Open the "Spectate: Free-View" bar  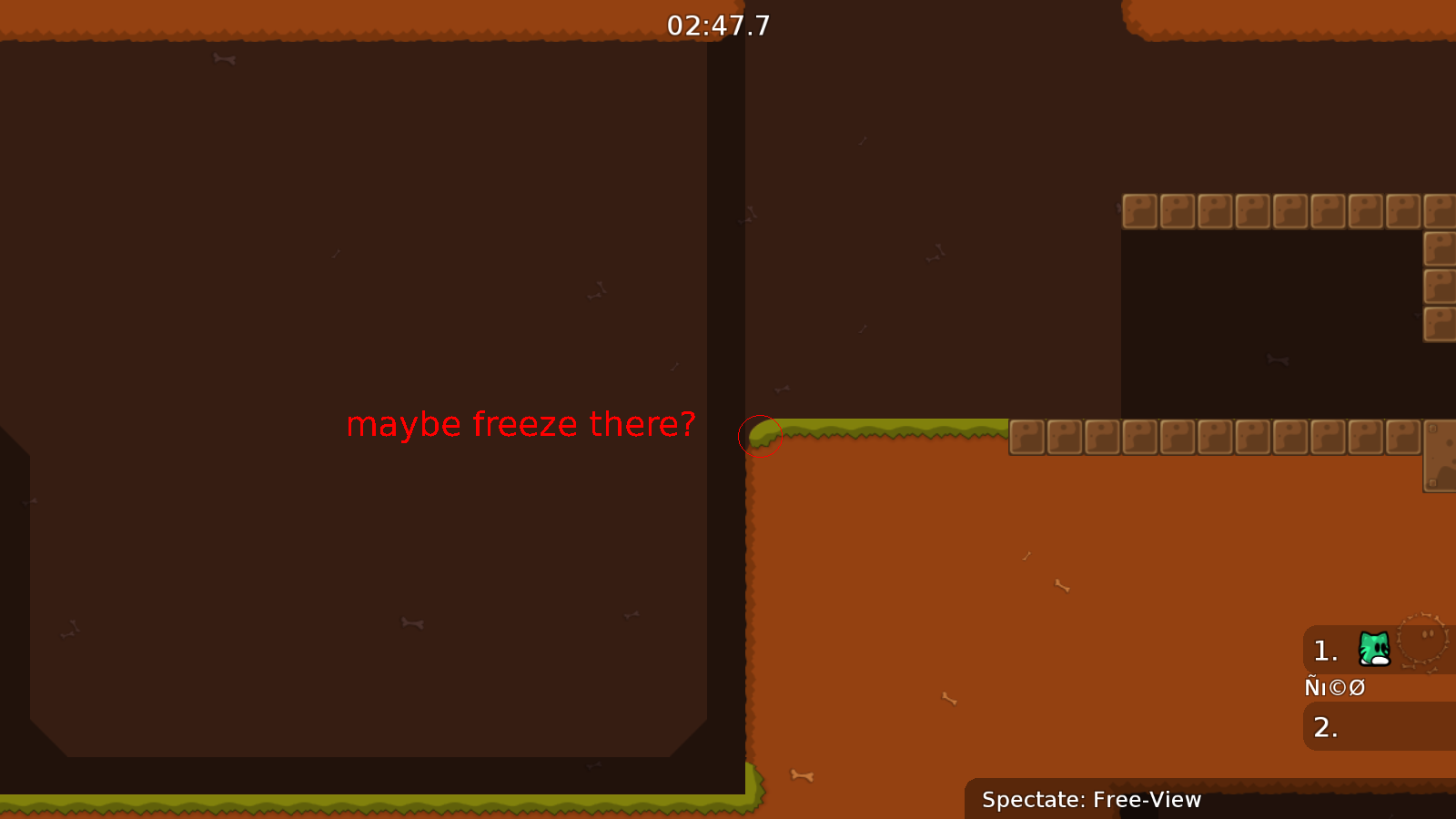click(1090, 801)
